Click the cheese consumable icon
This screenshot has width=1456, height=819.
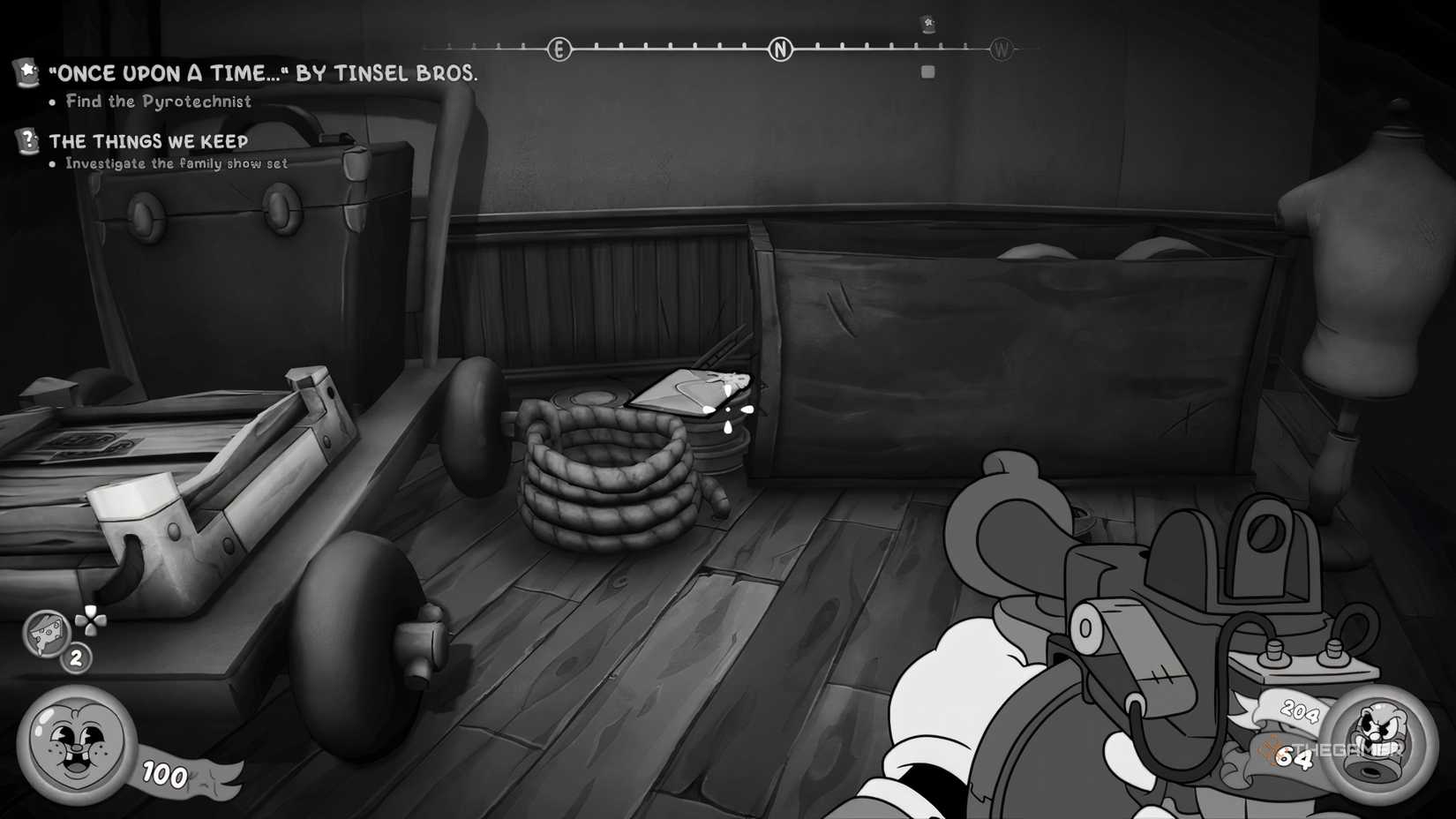click(46, 633)
